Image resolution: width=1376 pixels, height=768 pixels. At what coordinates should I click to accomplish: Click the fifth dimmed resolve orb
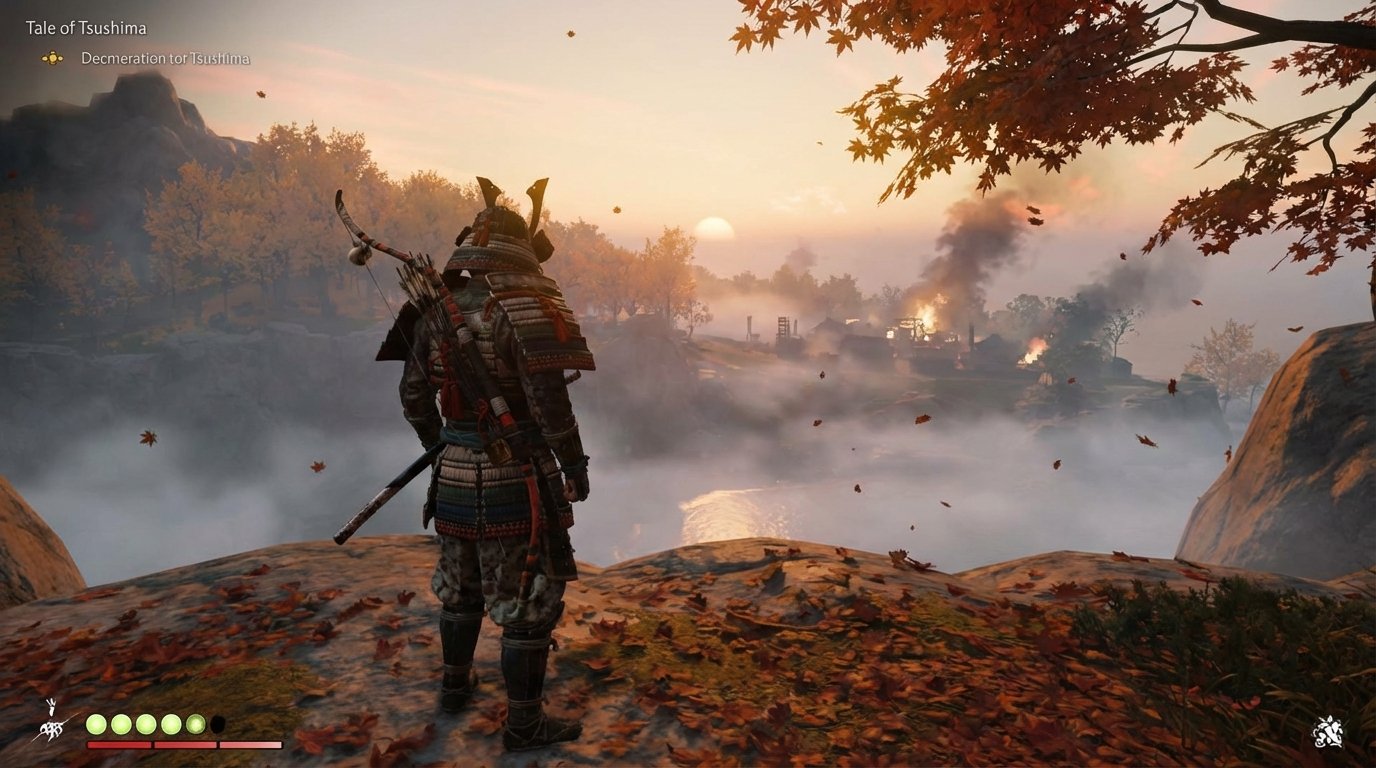pyautogui.click(x=194, y=724)
